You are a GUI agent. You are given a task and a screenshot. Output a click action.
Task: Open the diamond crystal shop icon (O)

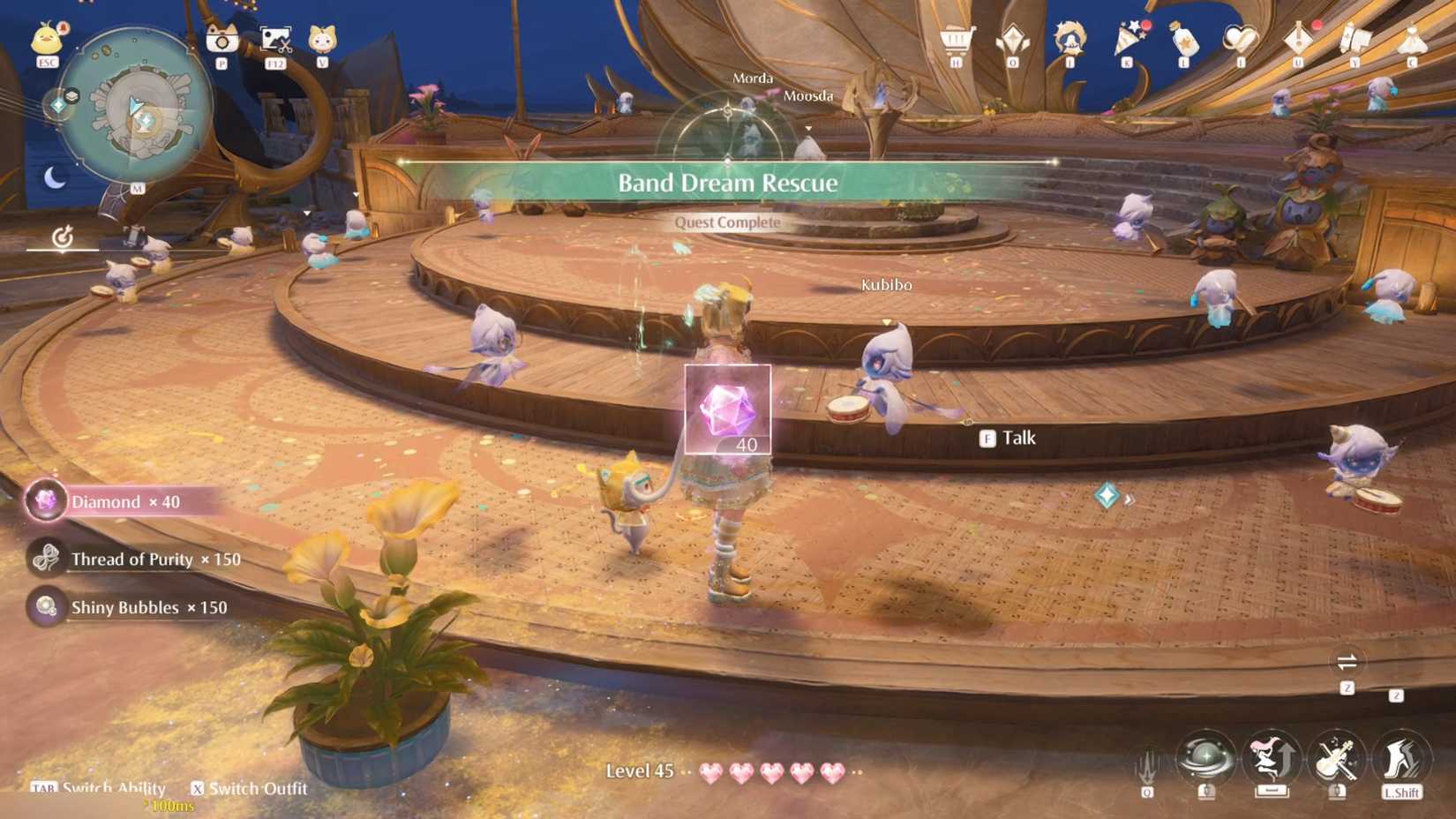(1012, 38)
